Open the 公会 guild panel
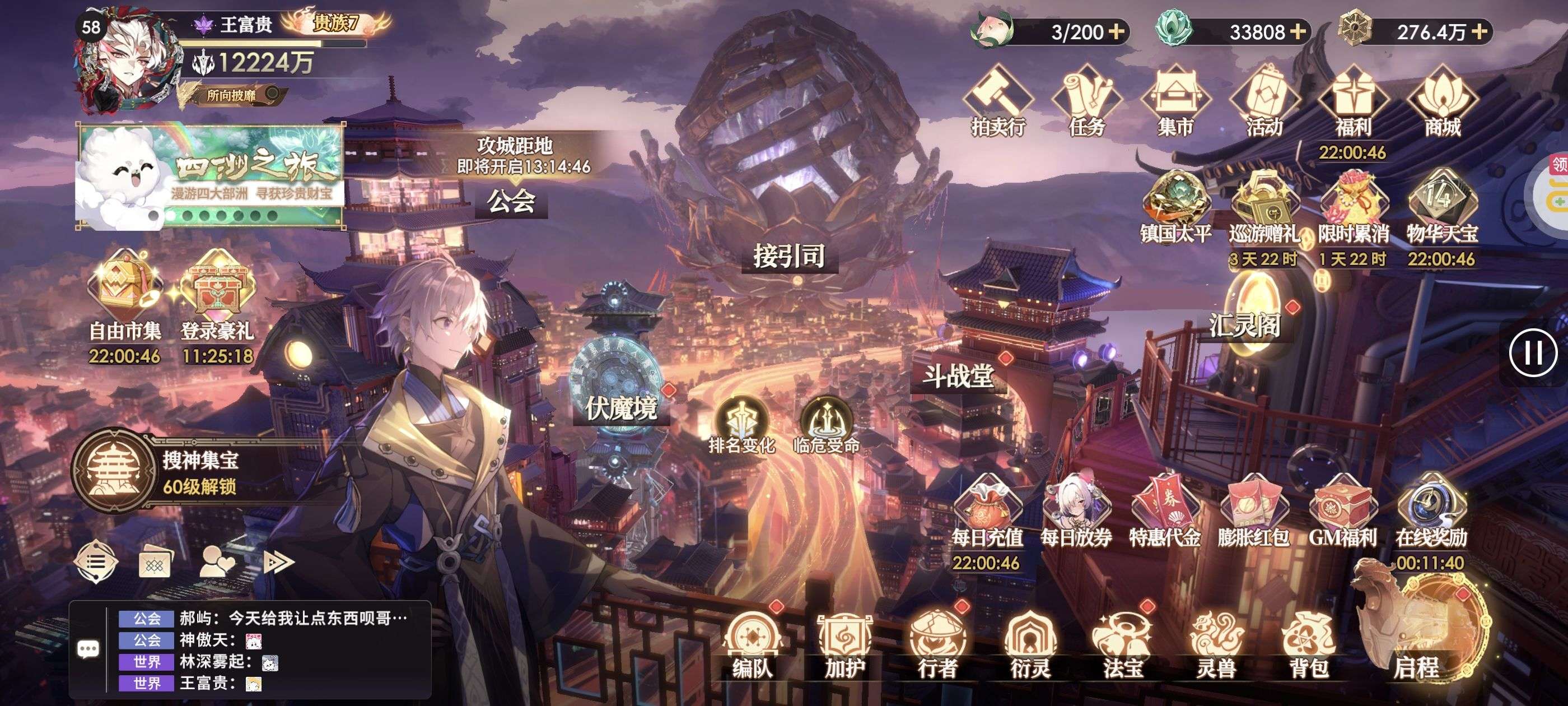 click(511, 201)
